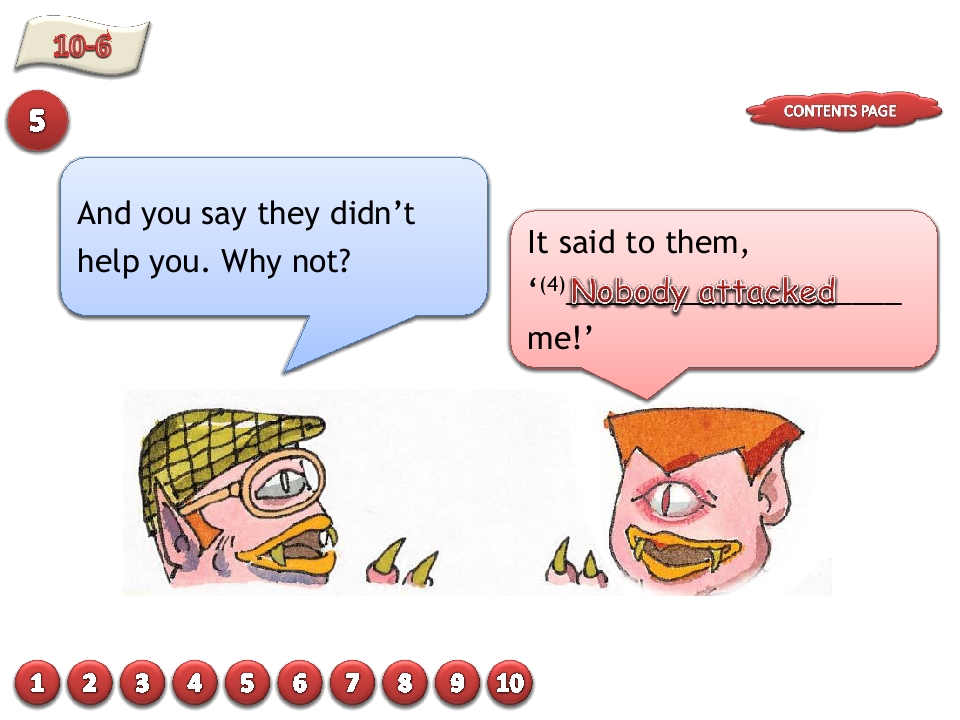The width and height of the screenshot is (960, 720).
Task: Open page 4 in the bottom row
Action: click(195, 684)
